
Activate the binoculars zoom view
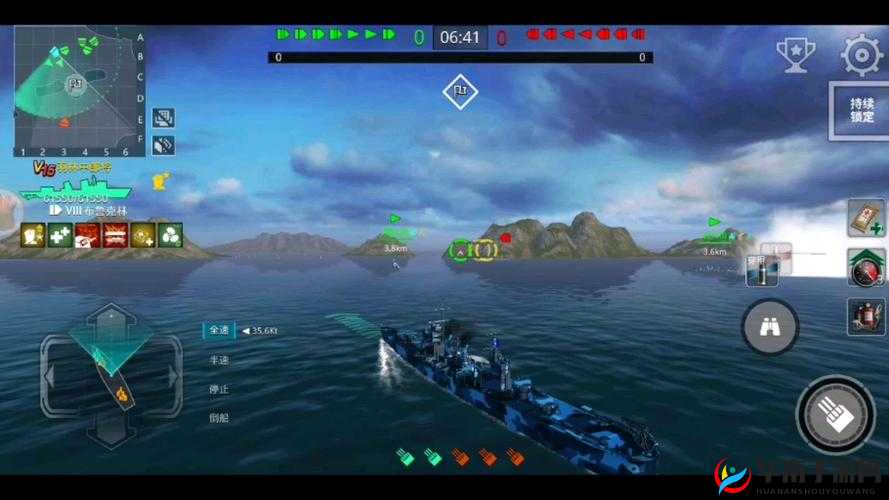tap(769, 327)
